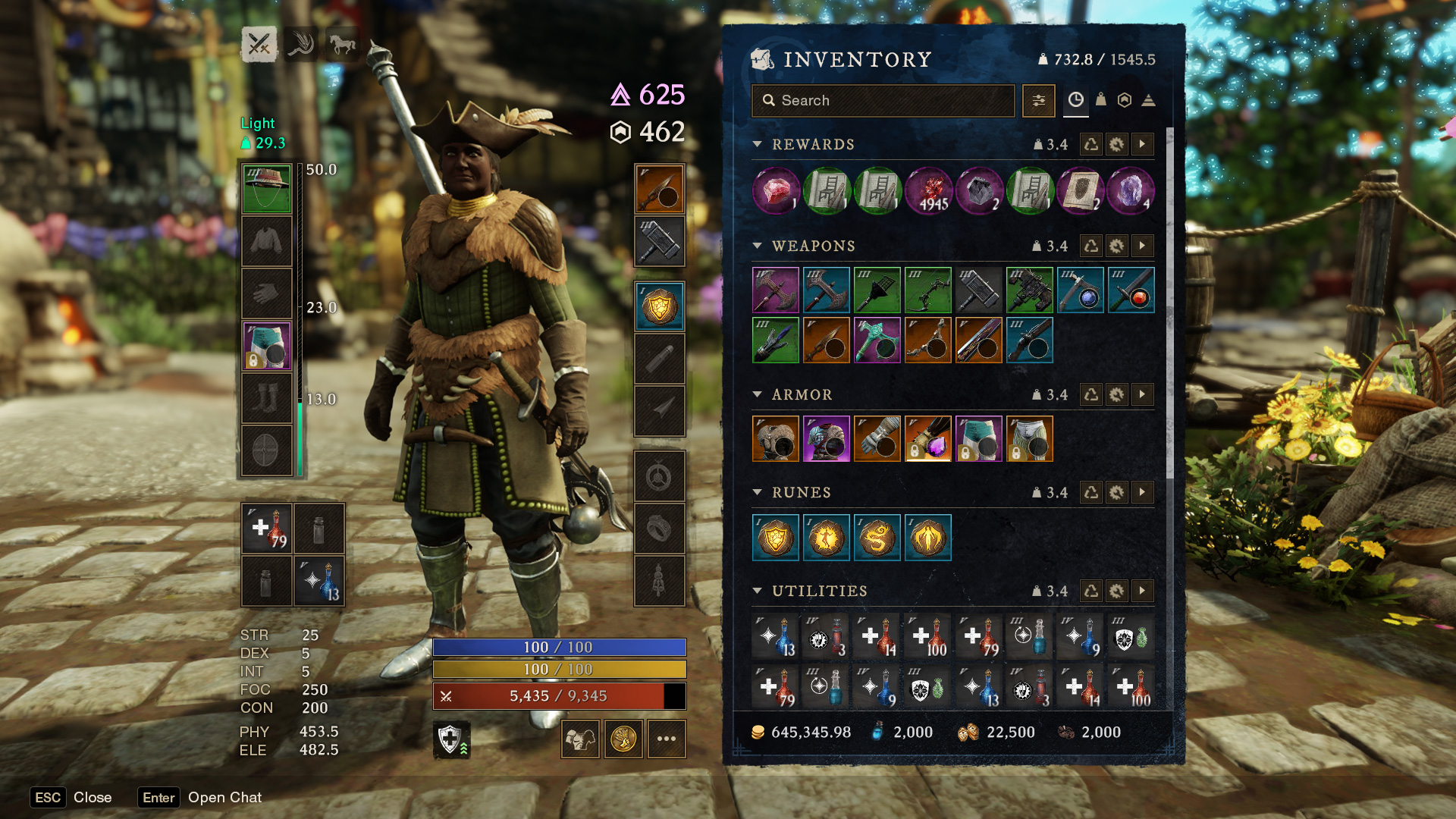Collapse the Rewards section arrow
This screenshot has width=1456, height=819.
757,144
